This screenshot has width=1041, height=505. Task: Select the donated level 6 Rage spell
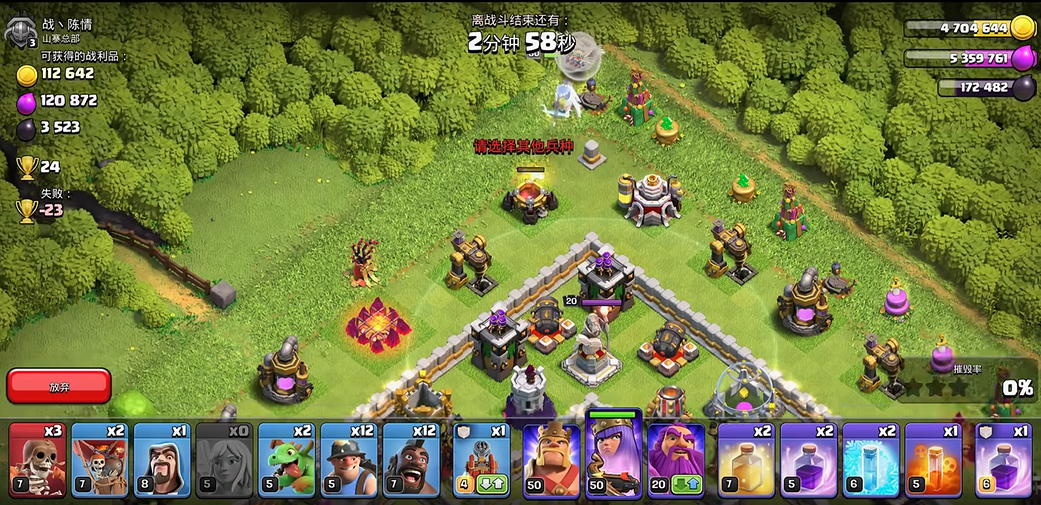click(1002, 460)
